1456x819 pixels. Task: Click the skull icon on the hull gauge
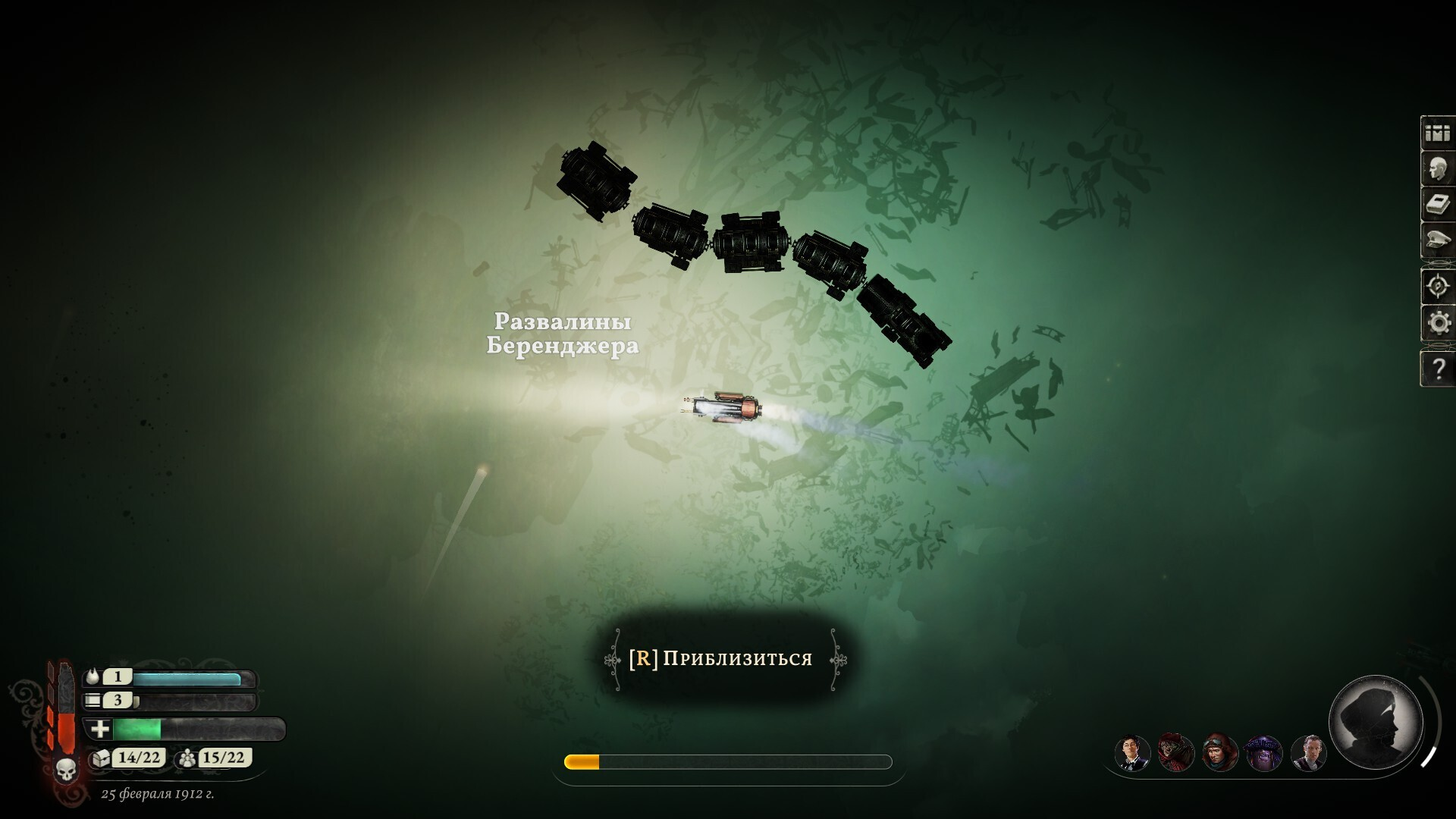coord(66,770)
